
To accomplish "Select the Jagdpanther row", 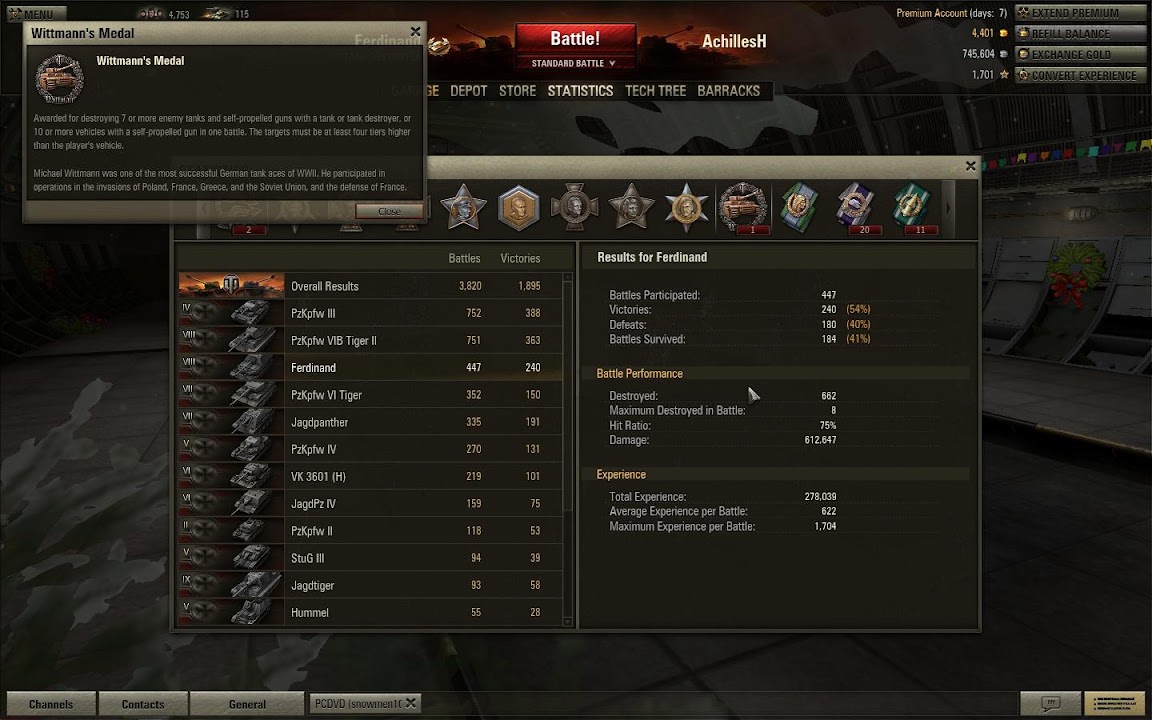I will coord(370,422).
